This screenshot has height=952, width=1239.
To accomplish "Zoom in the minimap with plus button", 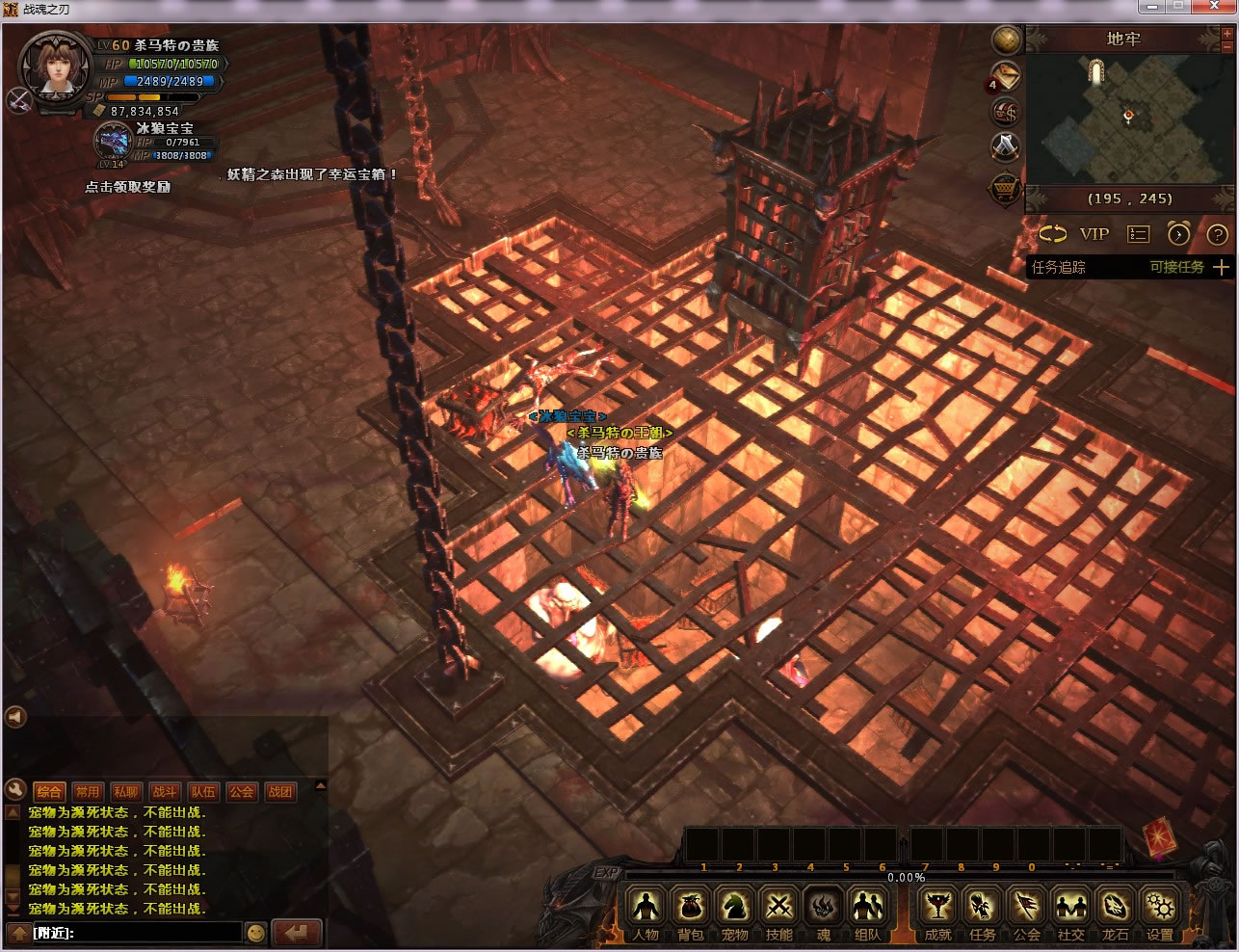I will (1227, 35).
